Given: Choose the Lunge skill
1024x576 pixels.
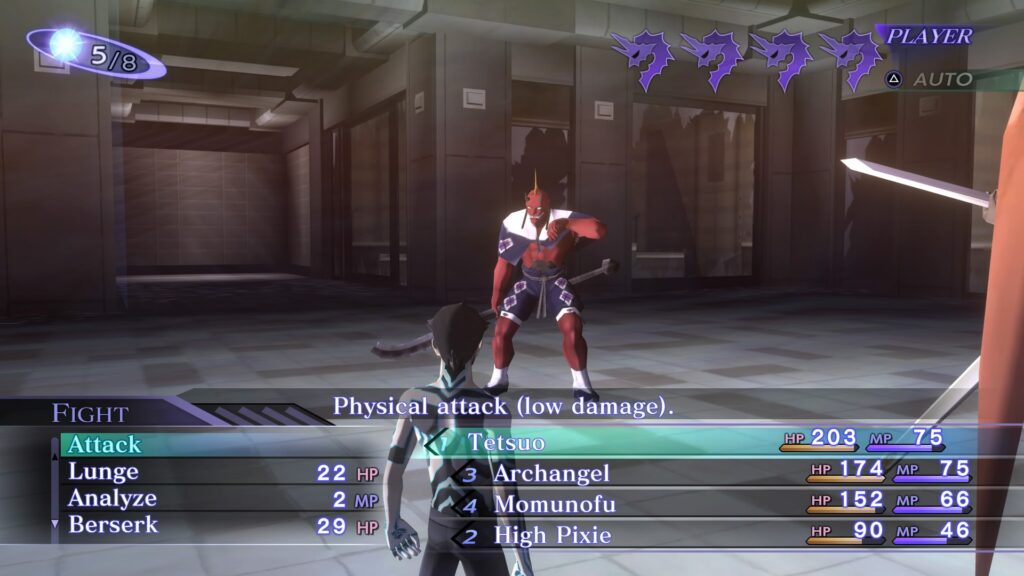Looking at the screenshot, I should [103, 471].
